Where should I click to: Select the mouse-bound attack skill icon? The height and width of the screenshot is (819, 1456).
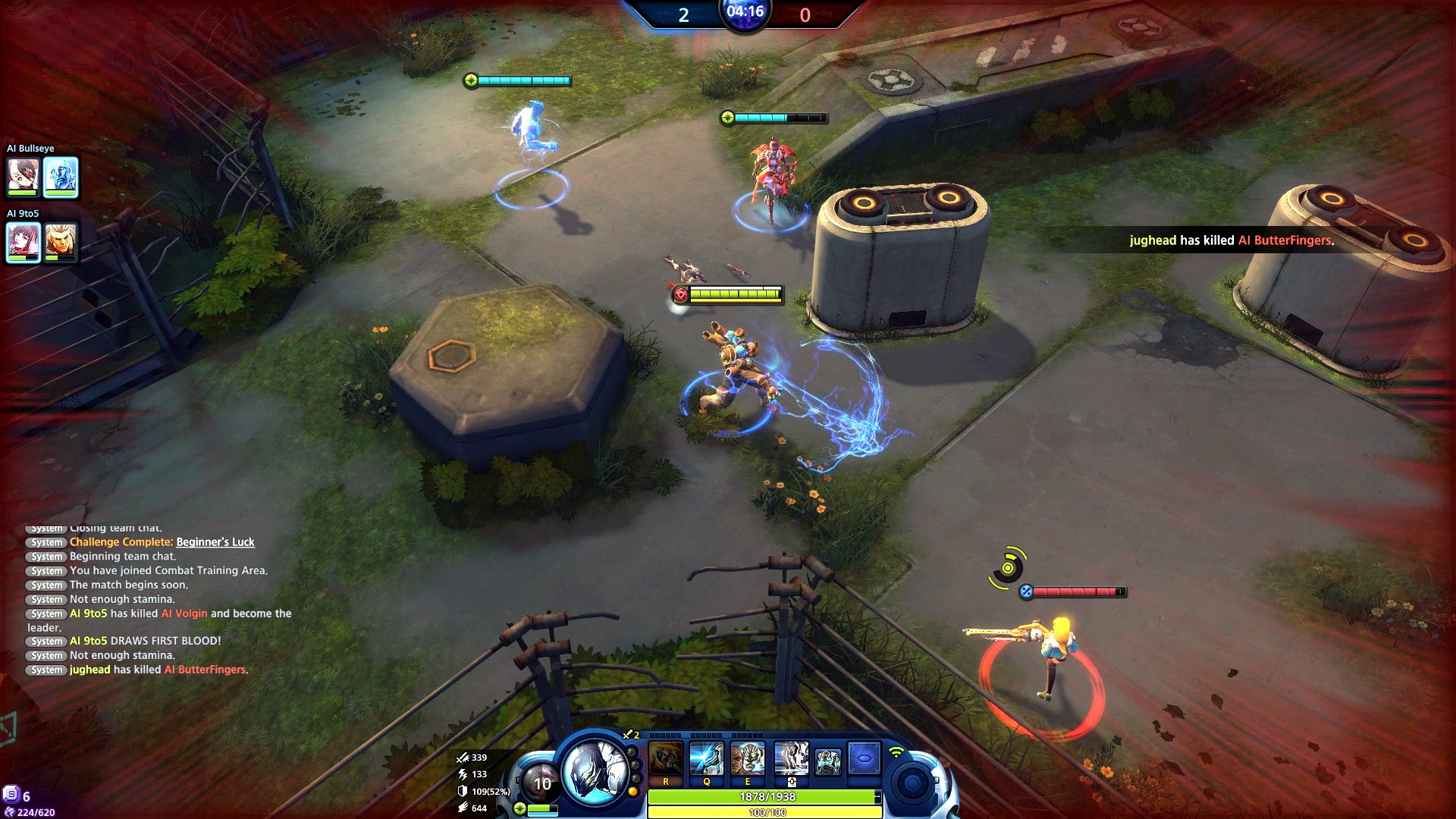coord(791,759)
